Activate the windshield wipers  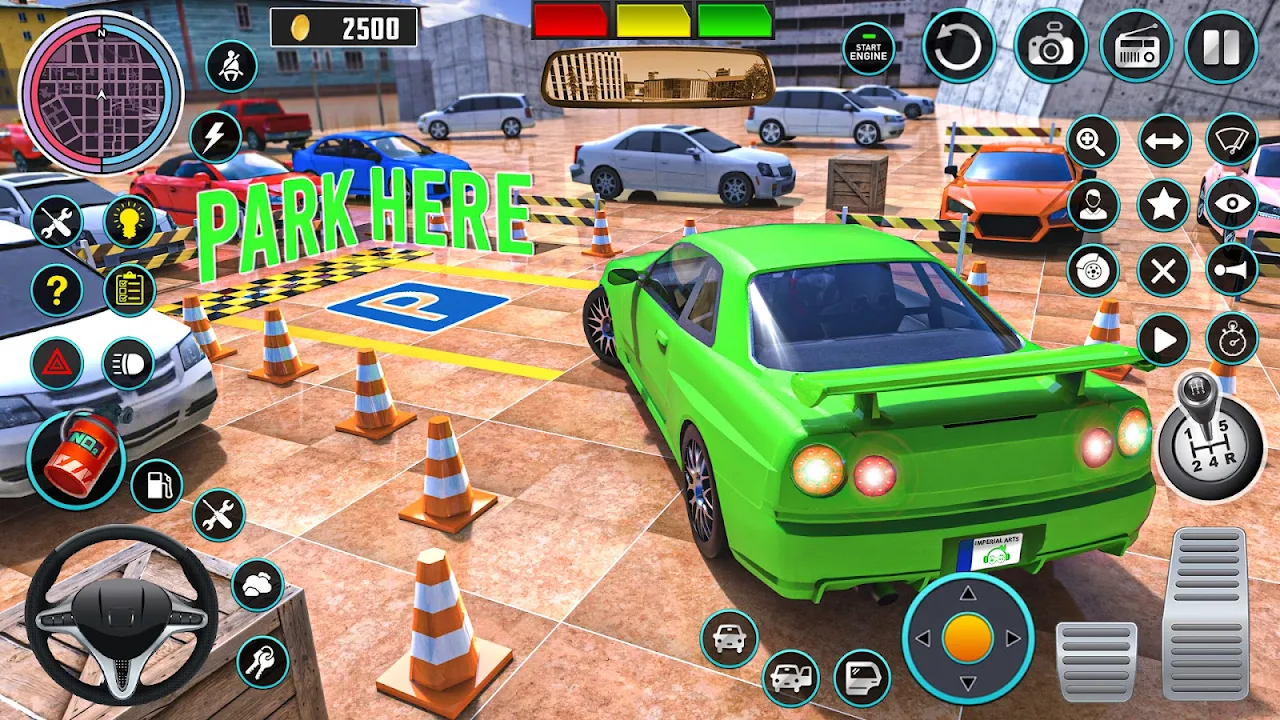pos(1231,139)
